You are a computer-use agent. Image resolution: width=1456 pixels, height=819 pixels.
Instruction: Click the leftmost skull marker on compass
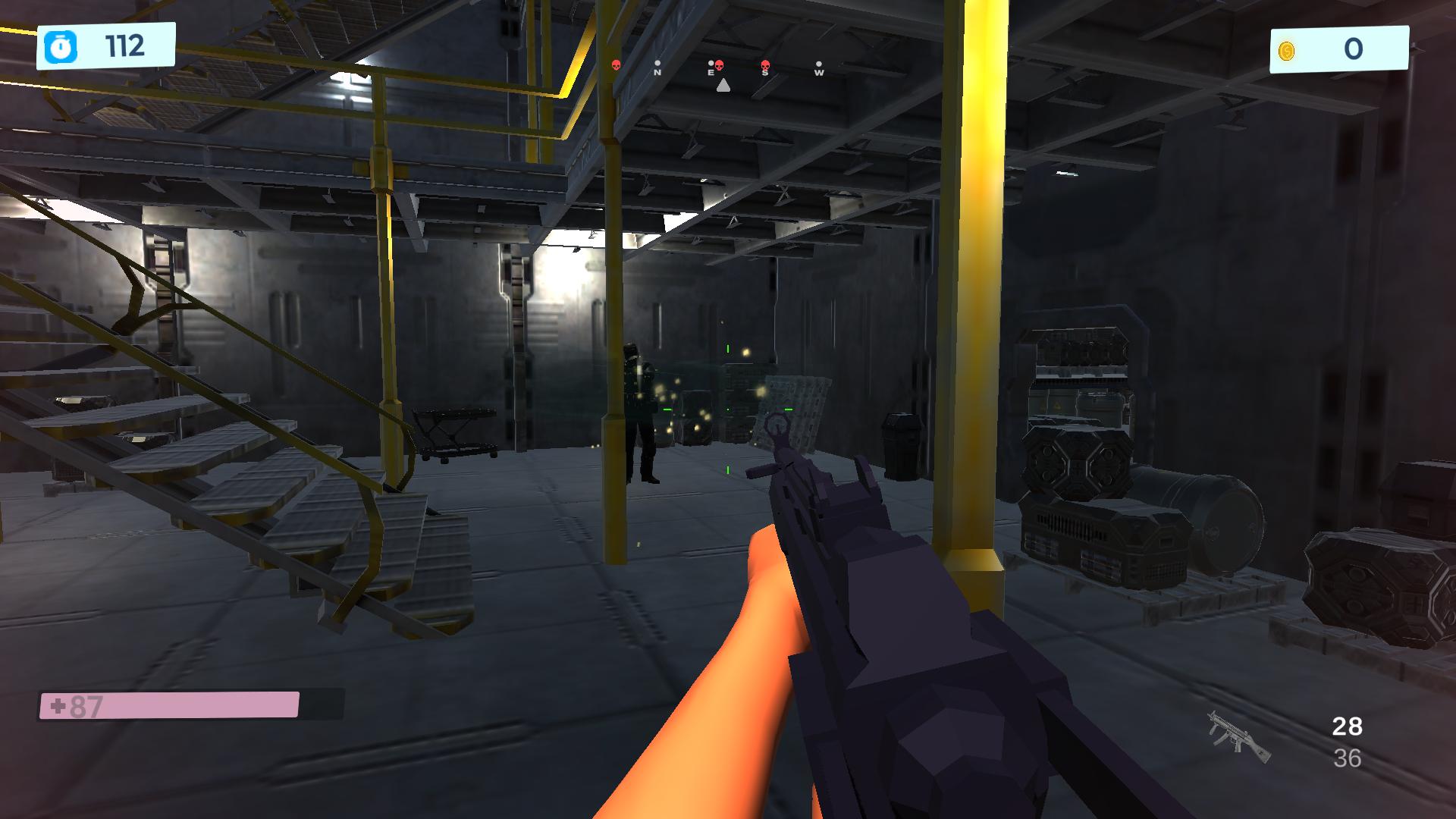616,65
